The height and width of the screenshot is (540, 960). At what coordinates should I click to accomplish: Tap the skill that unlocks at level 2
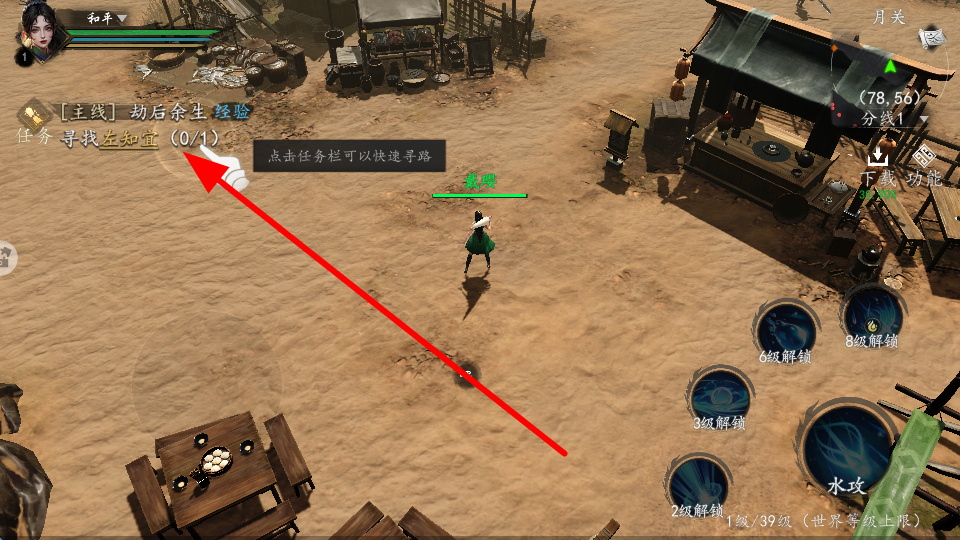click(697, 484)
